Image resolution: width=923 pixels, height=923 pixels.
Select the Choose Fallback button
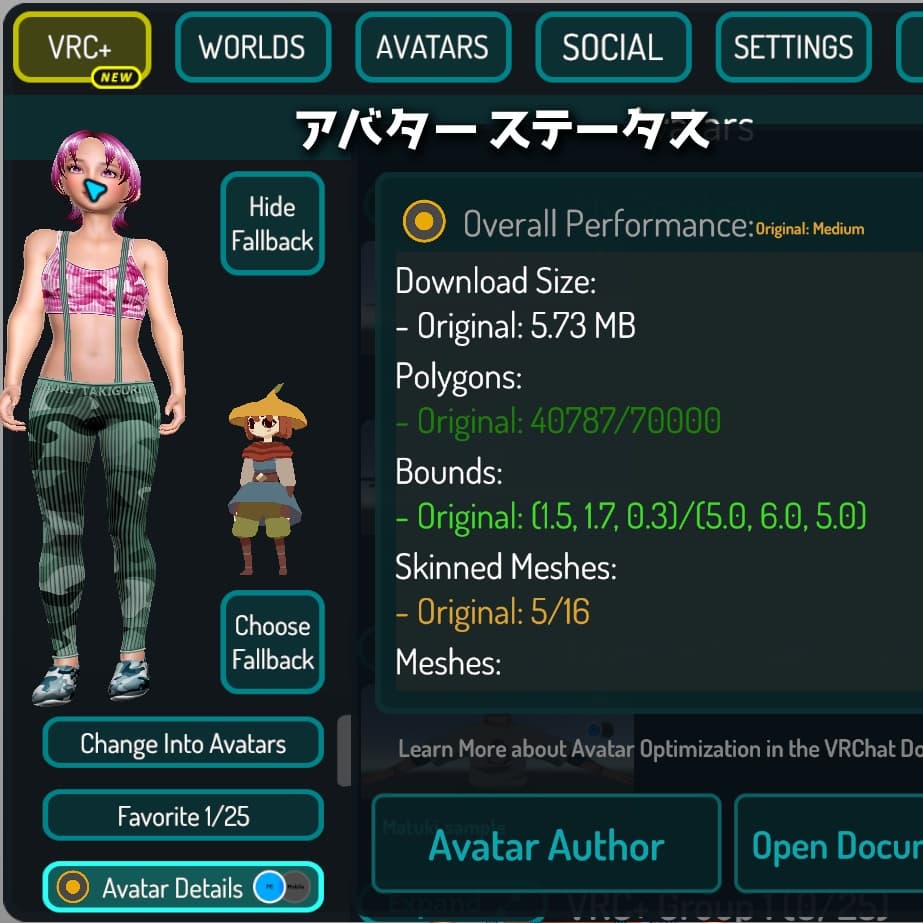(x=272, y=642)
